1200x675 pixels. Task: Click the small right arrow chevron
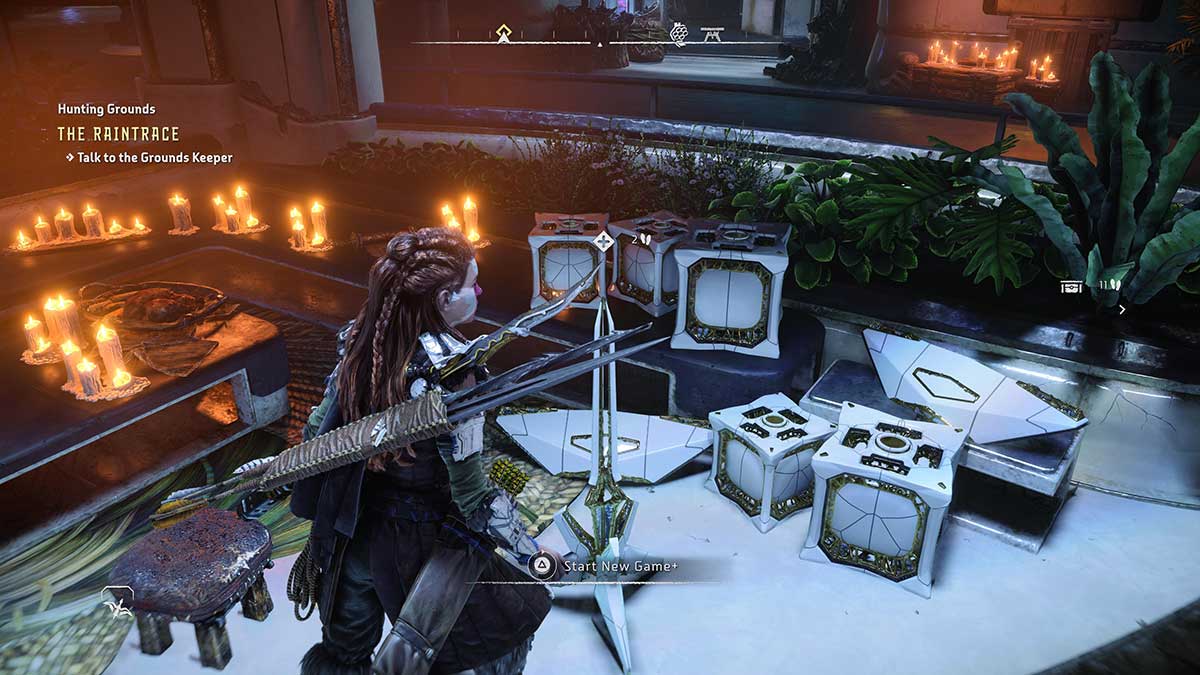1122,310
